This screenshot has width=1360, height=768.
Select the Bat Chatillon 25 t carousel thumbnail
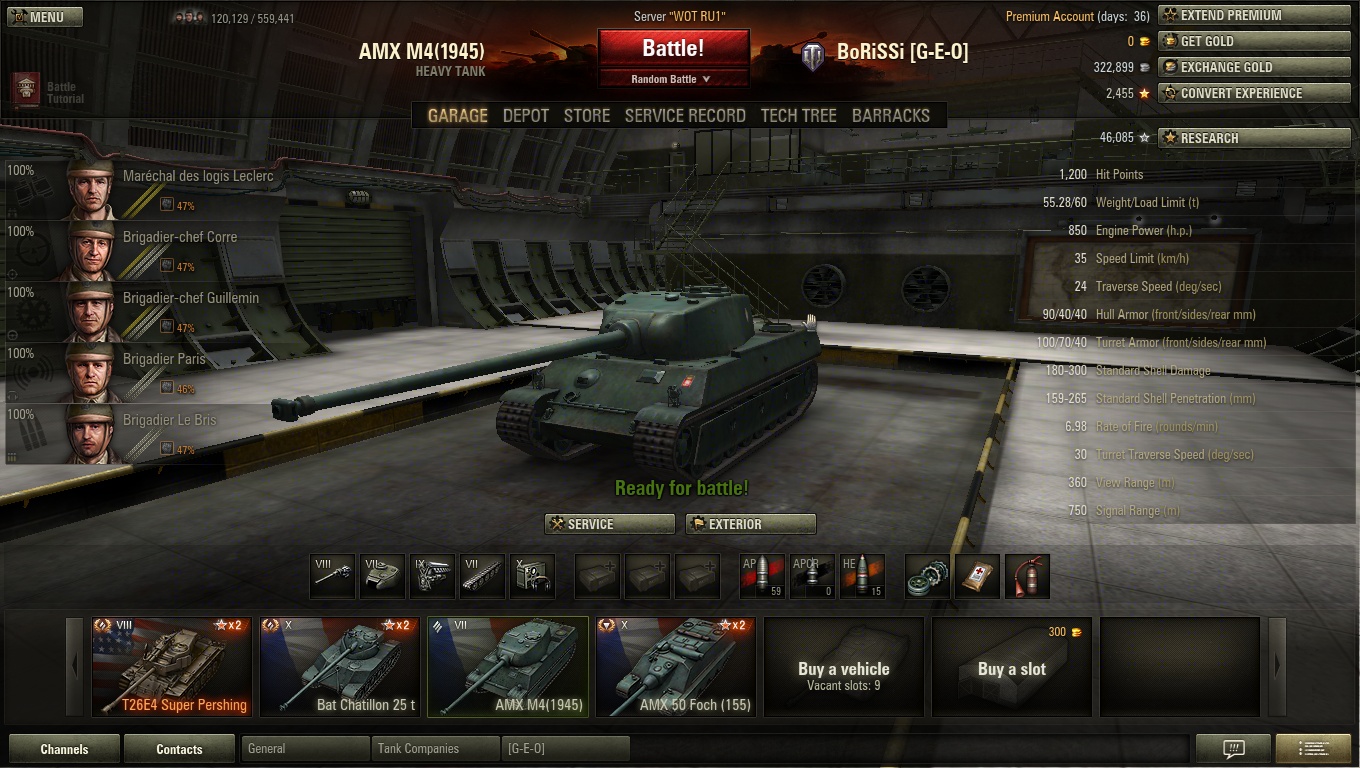(339, 666)
